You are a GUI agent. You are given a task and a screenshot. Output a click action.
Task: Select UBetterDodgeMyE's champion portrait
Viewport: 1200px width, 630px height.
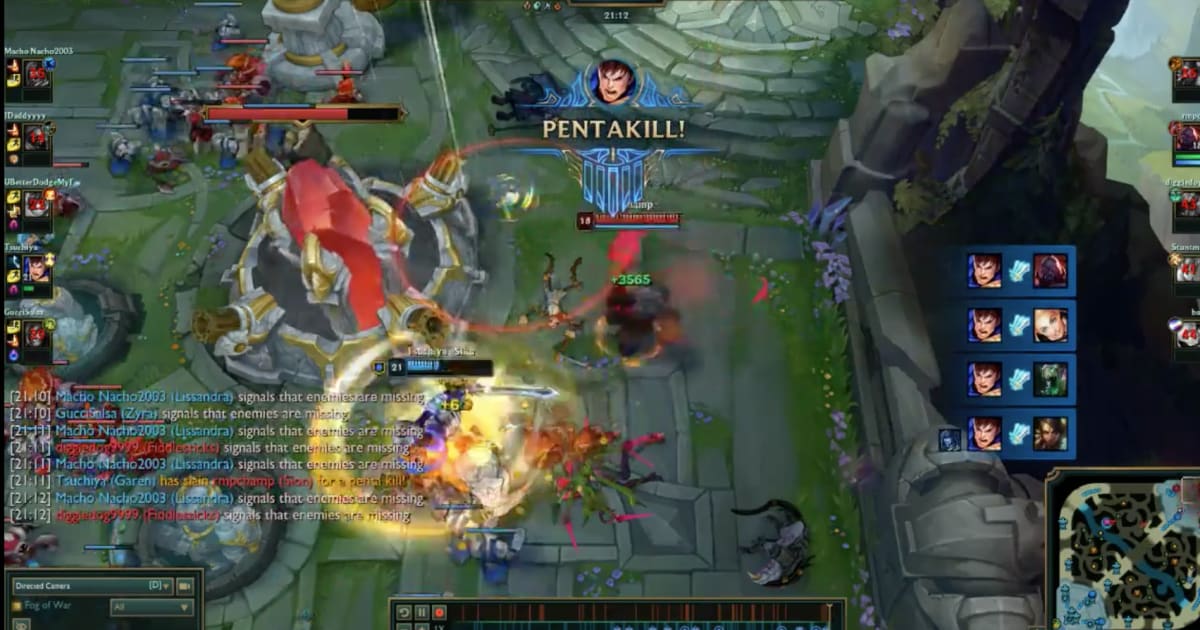(37, 205)
